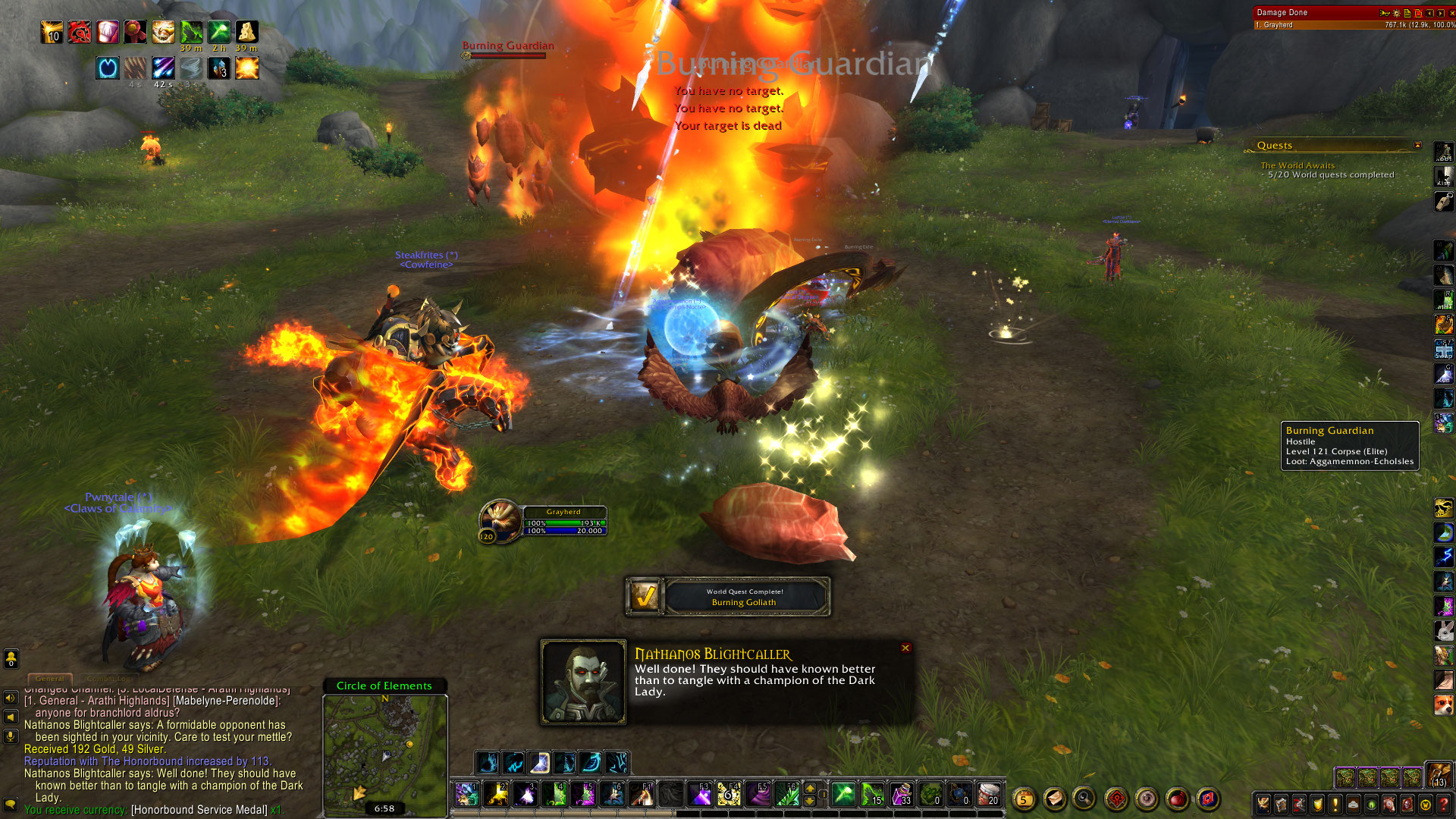
Task: Check mail via the envelope icon
Action: [x=1054, y=799]
